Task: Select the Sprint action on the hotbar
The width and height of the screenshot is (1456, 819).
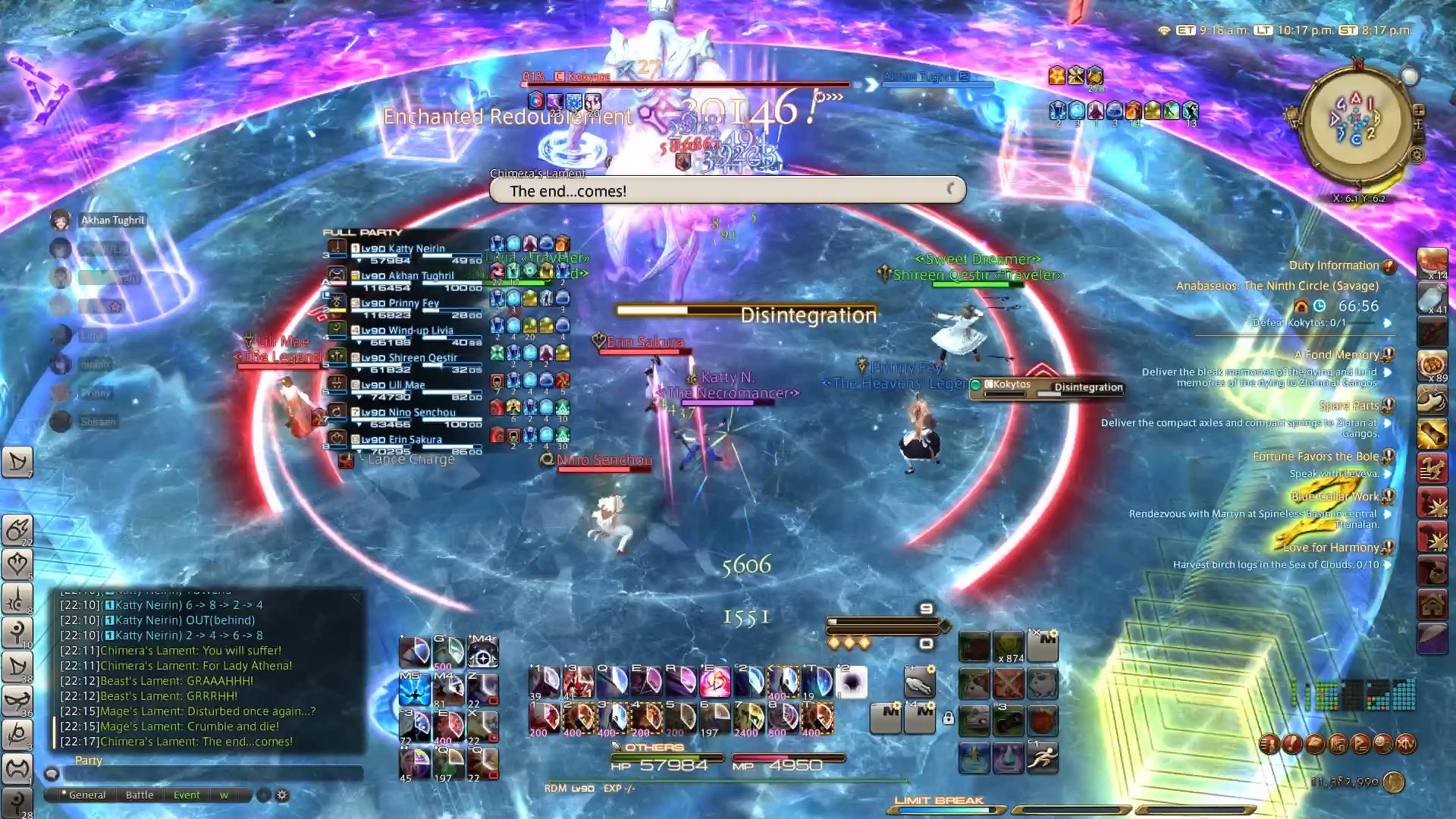Action: [1043, 756]
